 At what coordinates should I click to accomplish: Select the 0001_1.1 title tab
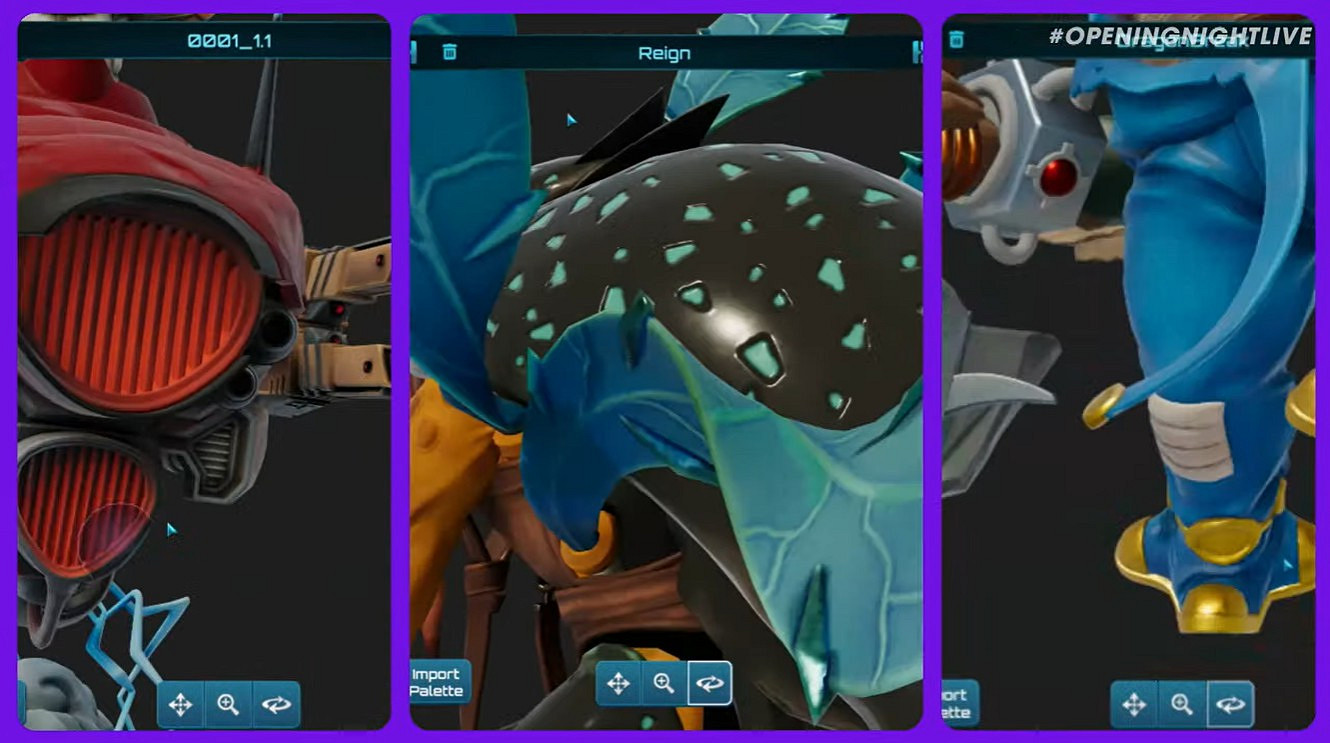click(232, 38)
